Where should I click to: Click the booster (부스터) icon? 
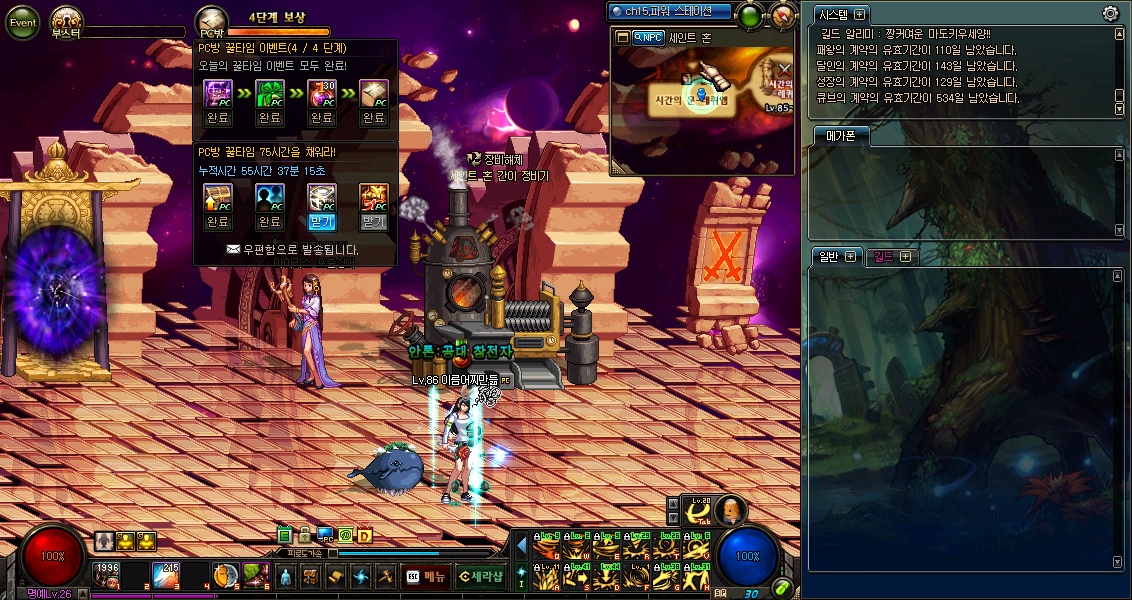(66, 20)
